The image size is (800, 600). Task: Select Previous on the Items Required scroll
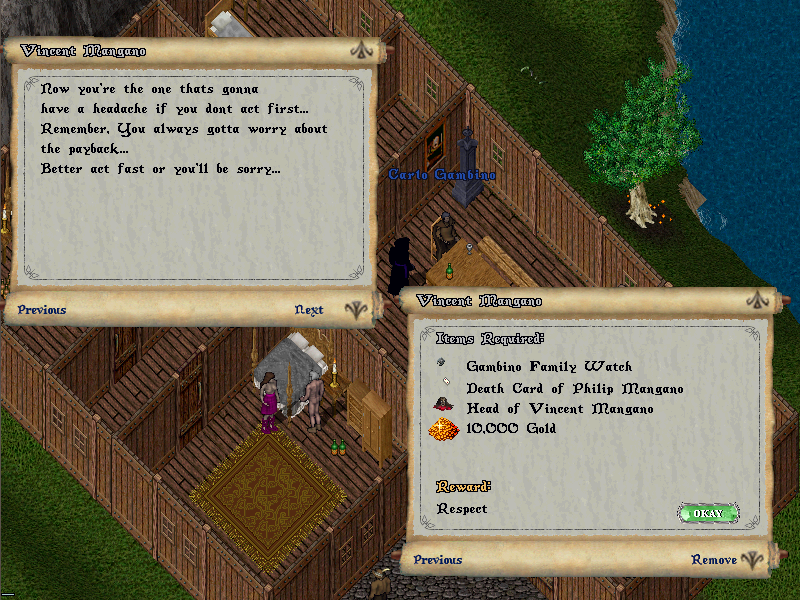(x=438, y=560)
